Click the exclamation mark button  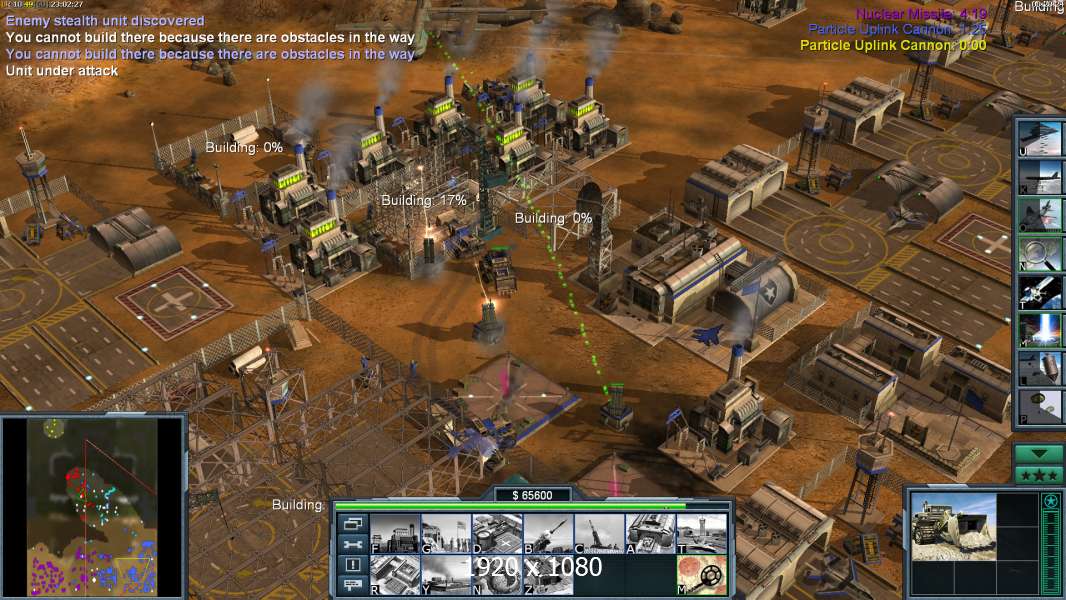(x=352, y=565)
